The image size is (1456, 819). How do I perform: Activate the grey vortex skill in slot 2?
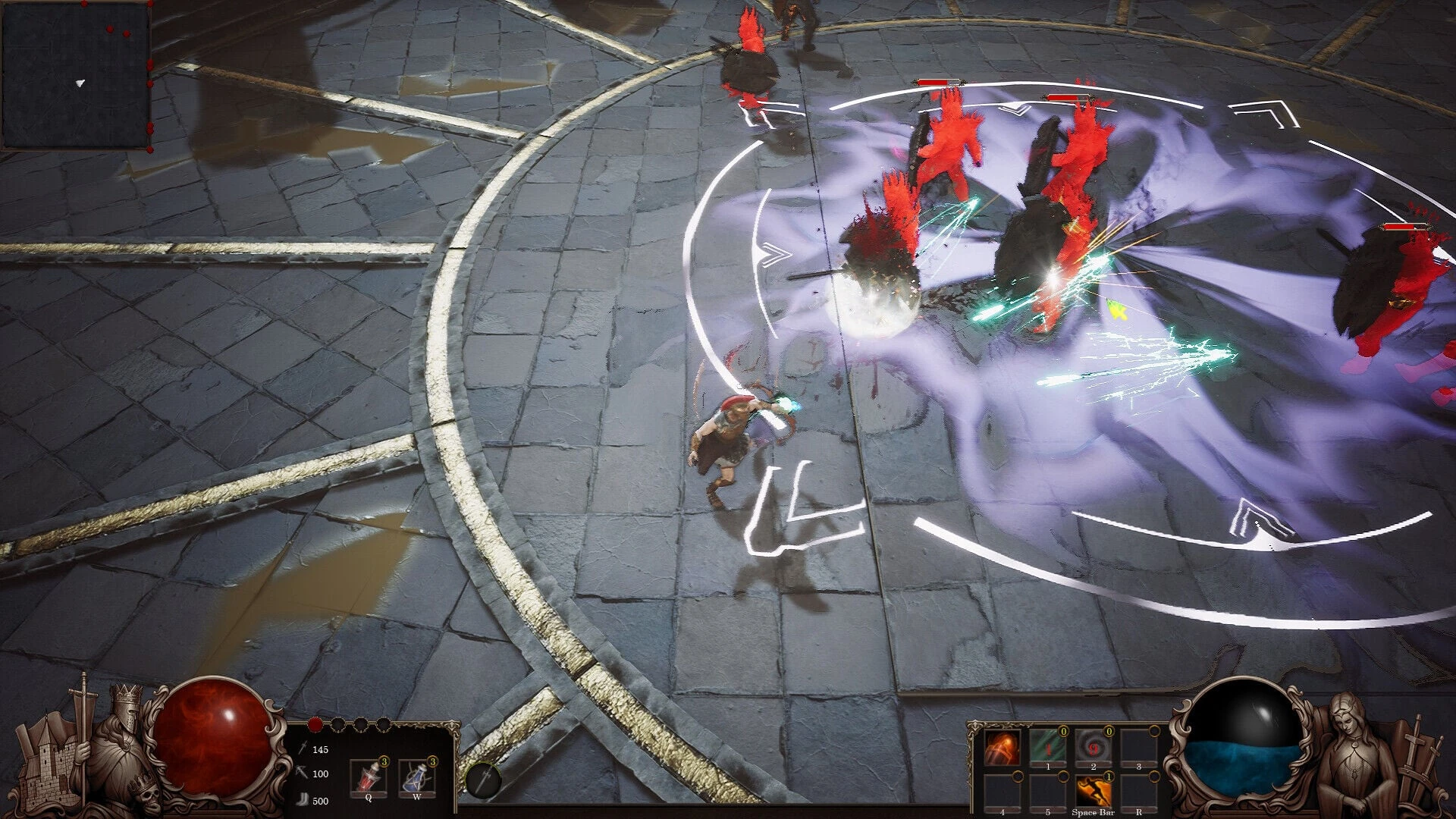tap(1093, 748)
